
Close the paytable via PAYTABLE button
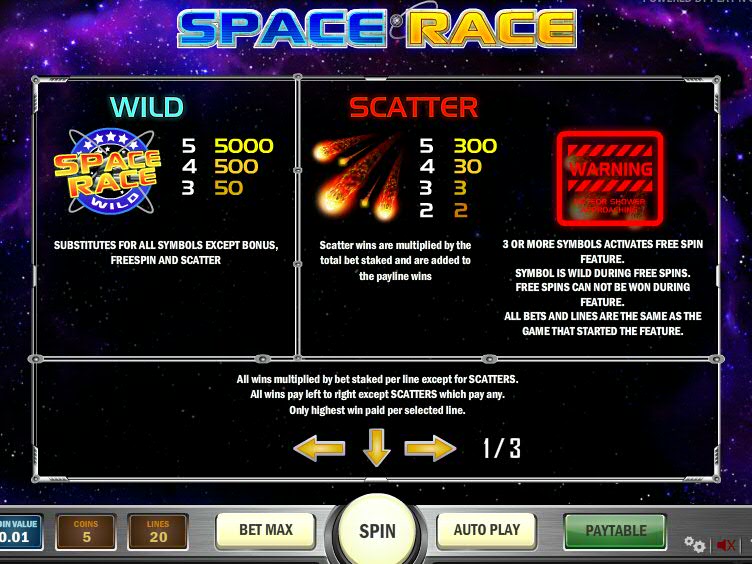(615, 530)
